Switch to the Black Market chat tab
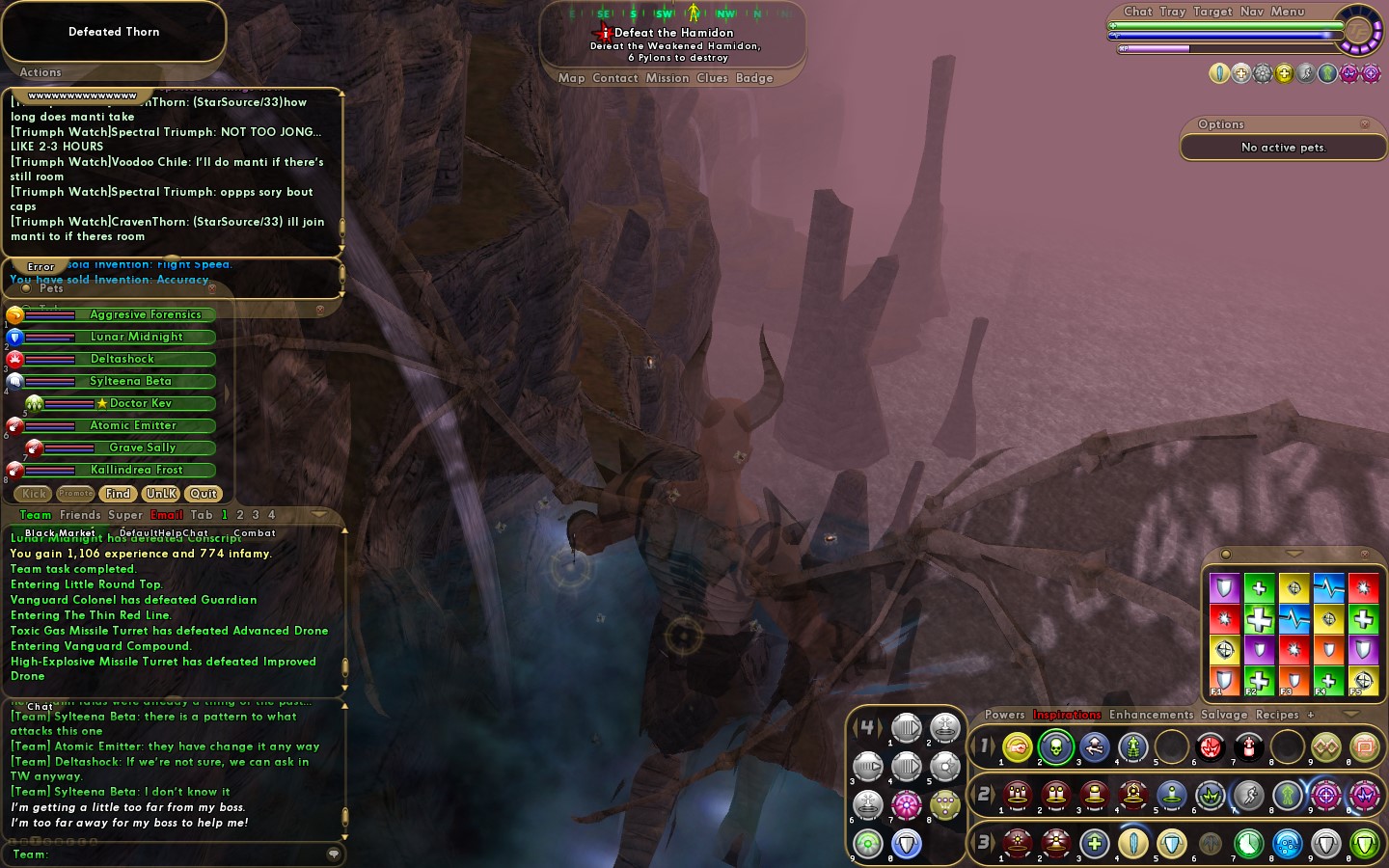The height and width of the screenshot is (868, 1389). pyautogui.click(x=60, y=532)
